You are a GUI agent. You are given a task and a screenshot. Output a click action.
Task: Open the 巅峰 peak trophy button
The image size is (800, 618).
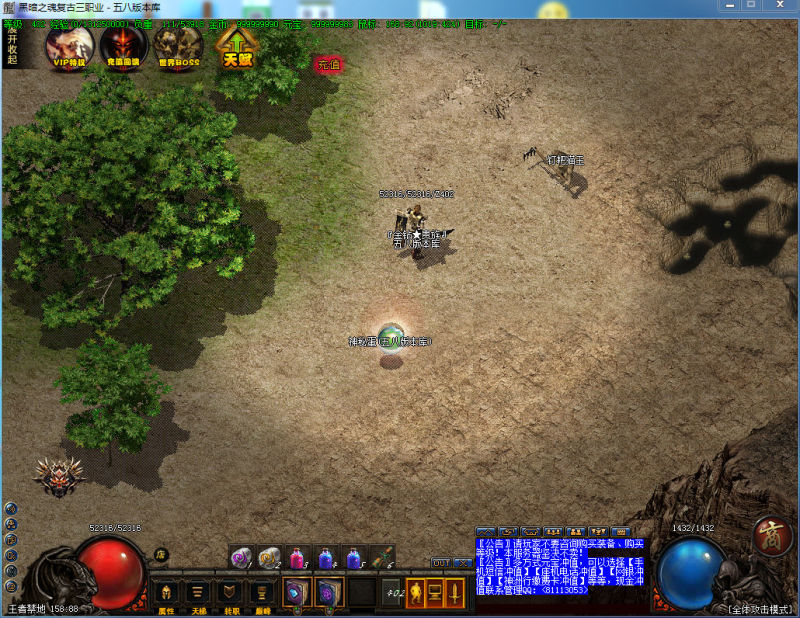point(262,593)
